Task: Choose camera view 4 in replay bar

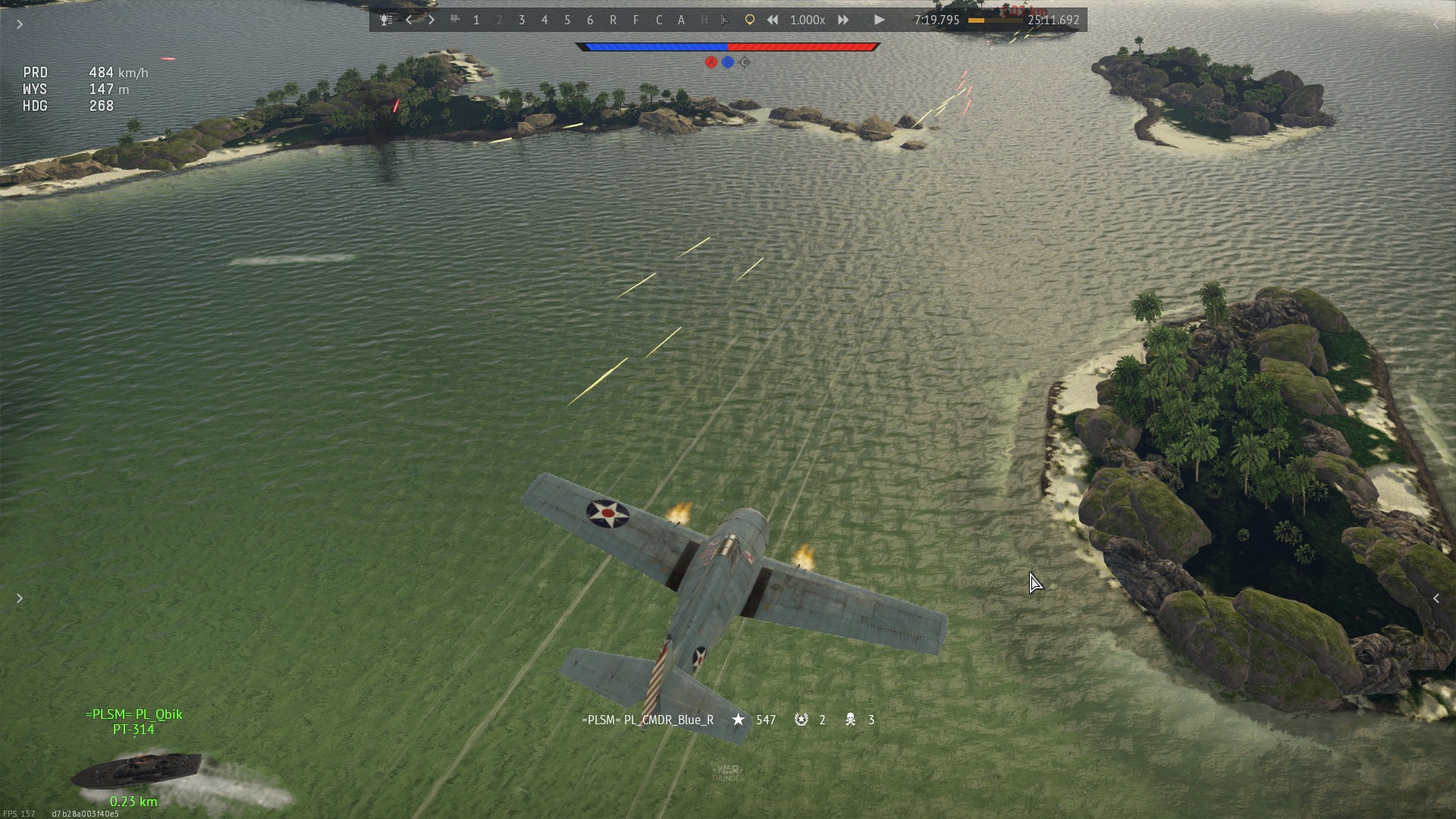Action: [544, 20]
